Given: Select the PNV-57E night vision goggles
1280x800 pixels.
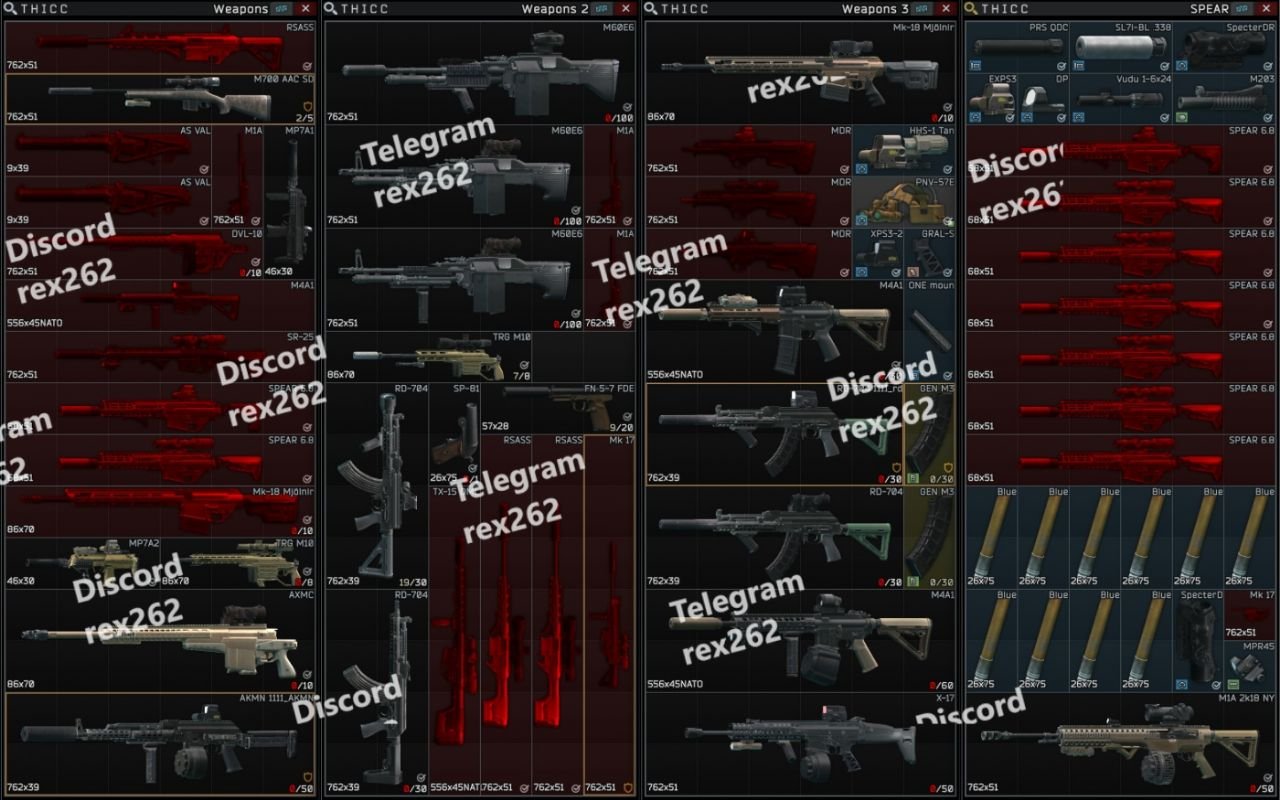Looking at the screenshot, I should (904, 202).
